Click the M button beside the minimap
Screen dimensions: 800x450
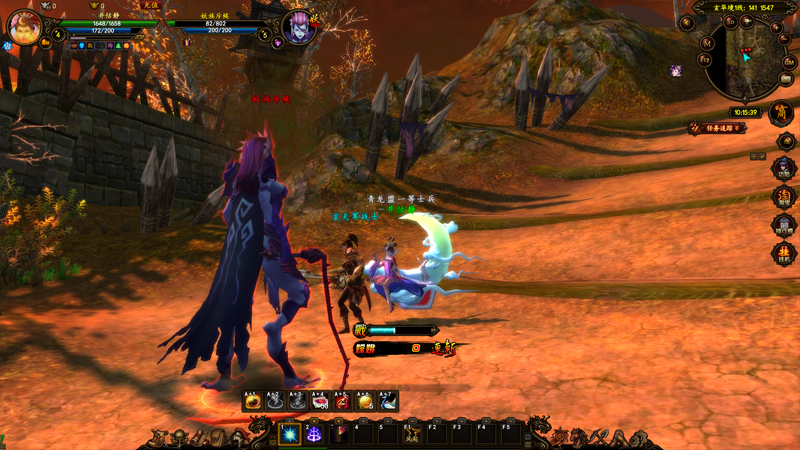pos(706,42)
